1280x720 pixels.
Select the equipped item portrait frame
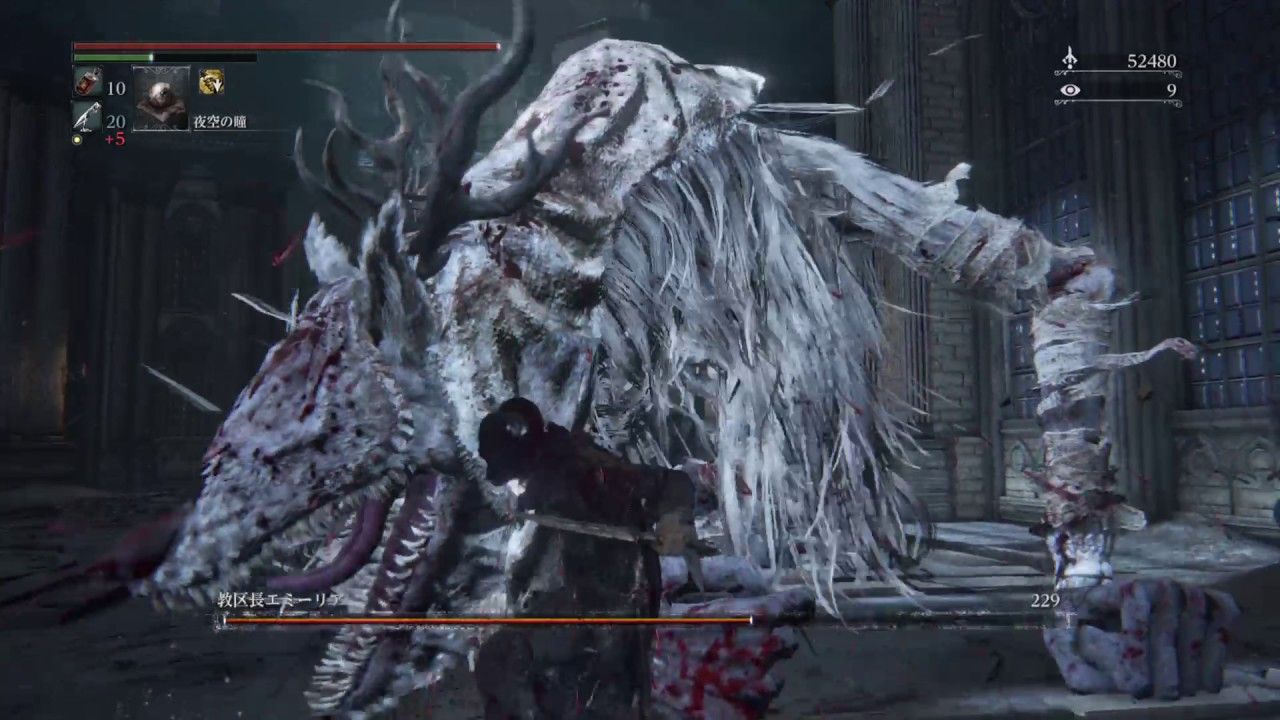(160, 99)
